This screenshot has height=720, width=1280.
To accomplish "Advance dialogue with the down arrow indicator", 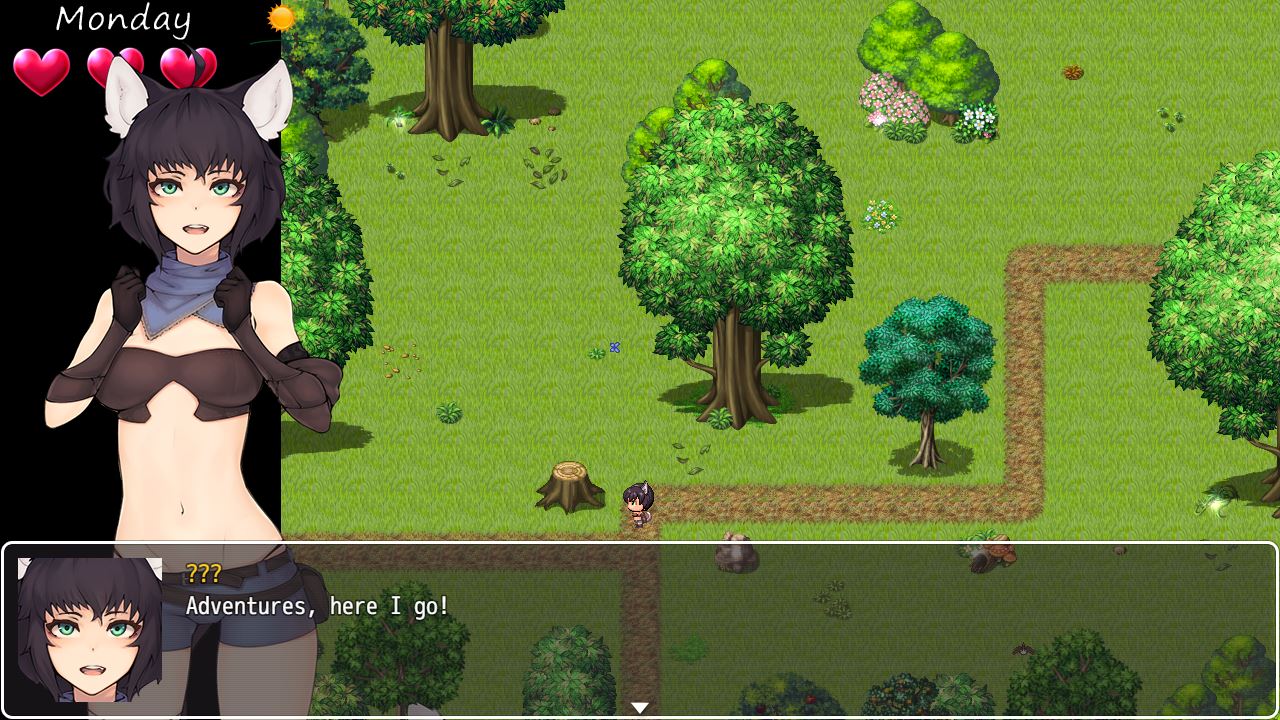I will pos(639,706).
